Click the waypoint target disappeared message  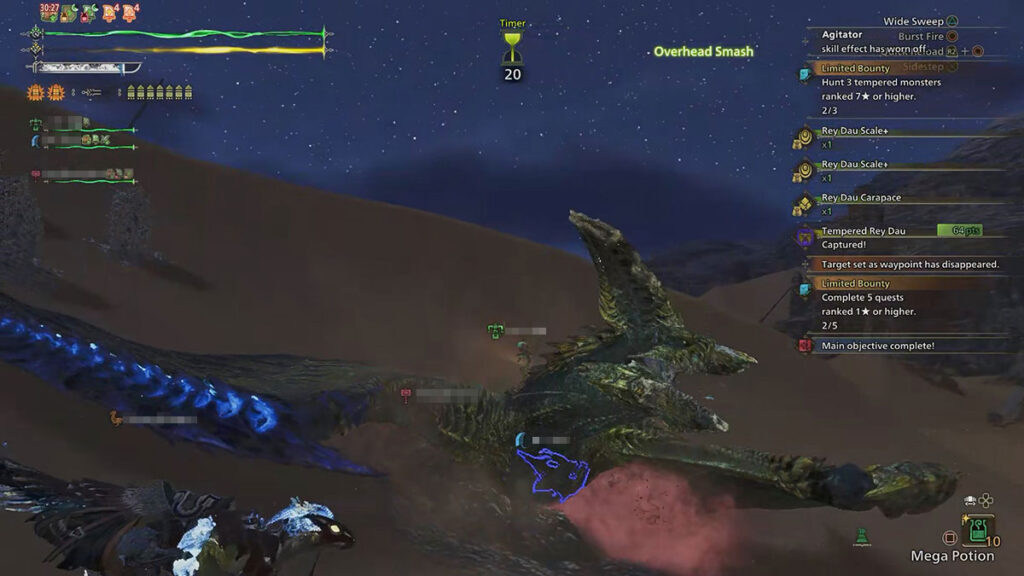[x=909, y=264]
